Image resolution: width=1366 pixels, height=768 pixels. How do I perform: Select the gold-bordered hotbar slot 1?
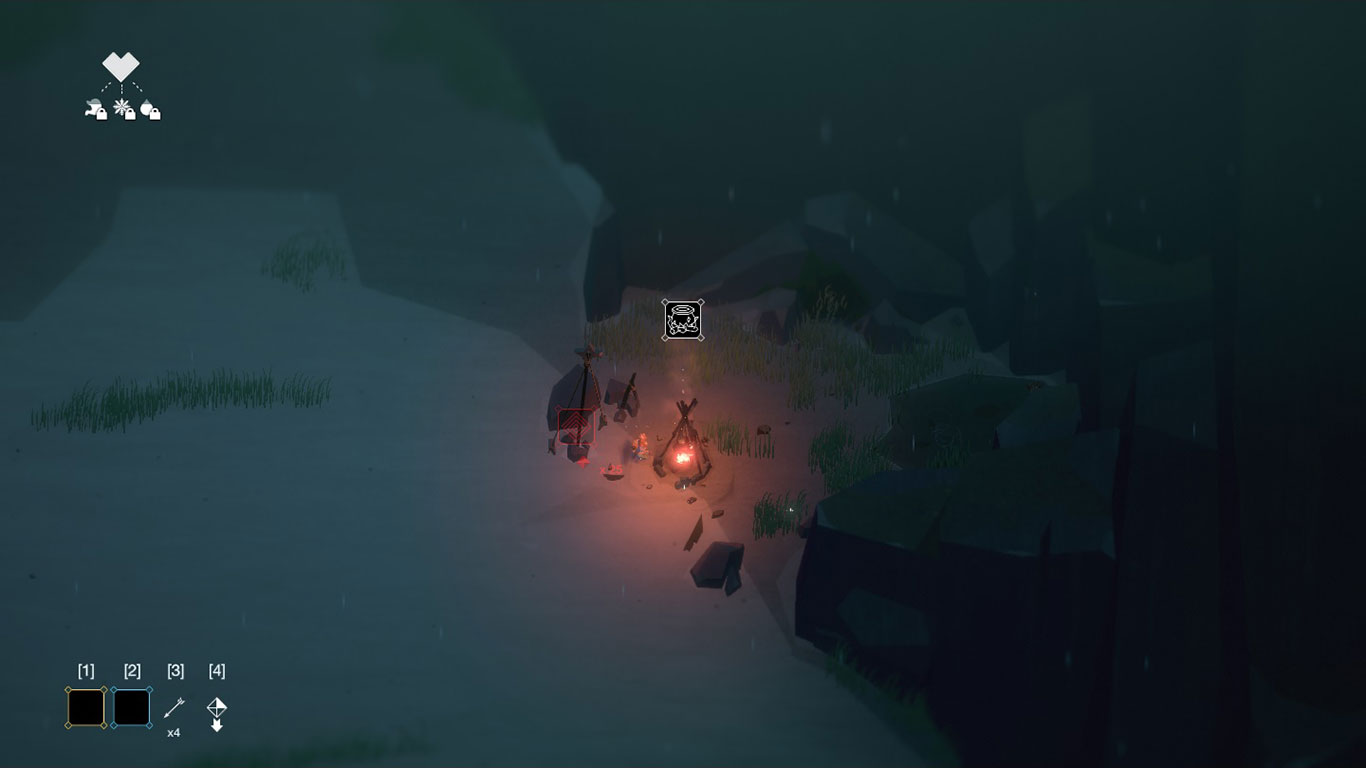click(x=86, y=708)
